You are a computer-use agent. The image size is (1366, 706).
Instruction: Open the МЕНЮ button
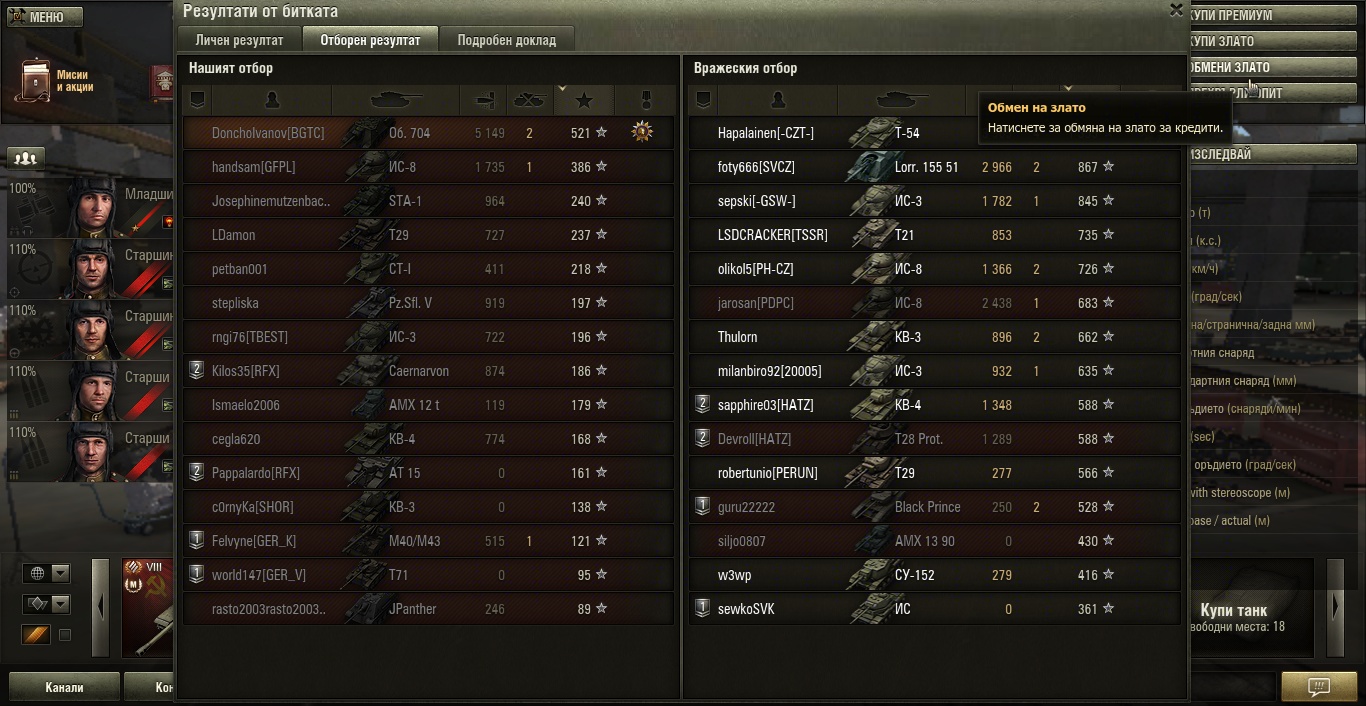click(x=45, y=17)
